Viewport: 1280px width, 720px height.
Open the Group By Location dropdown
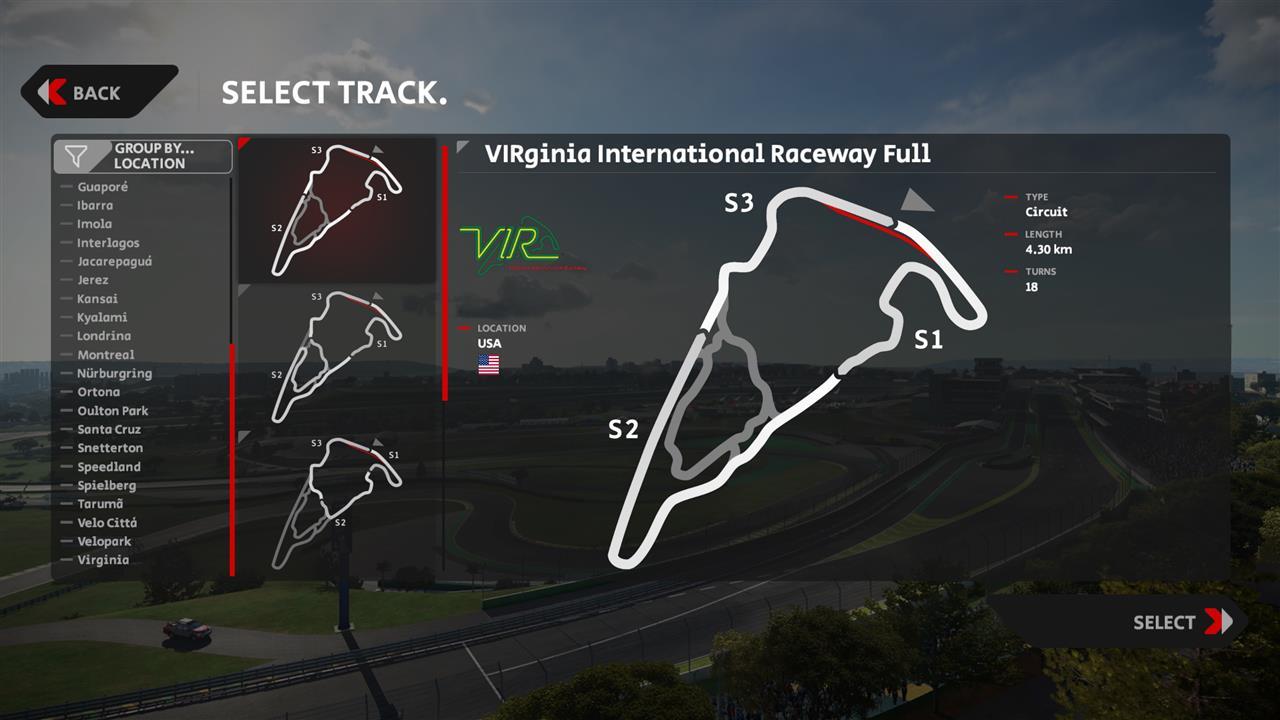[142, 155]
